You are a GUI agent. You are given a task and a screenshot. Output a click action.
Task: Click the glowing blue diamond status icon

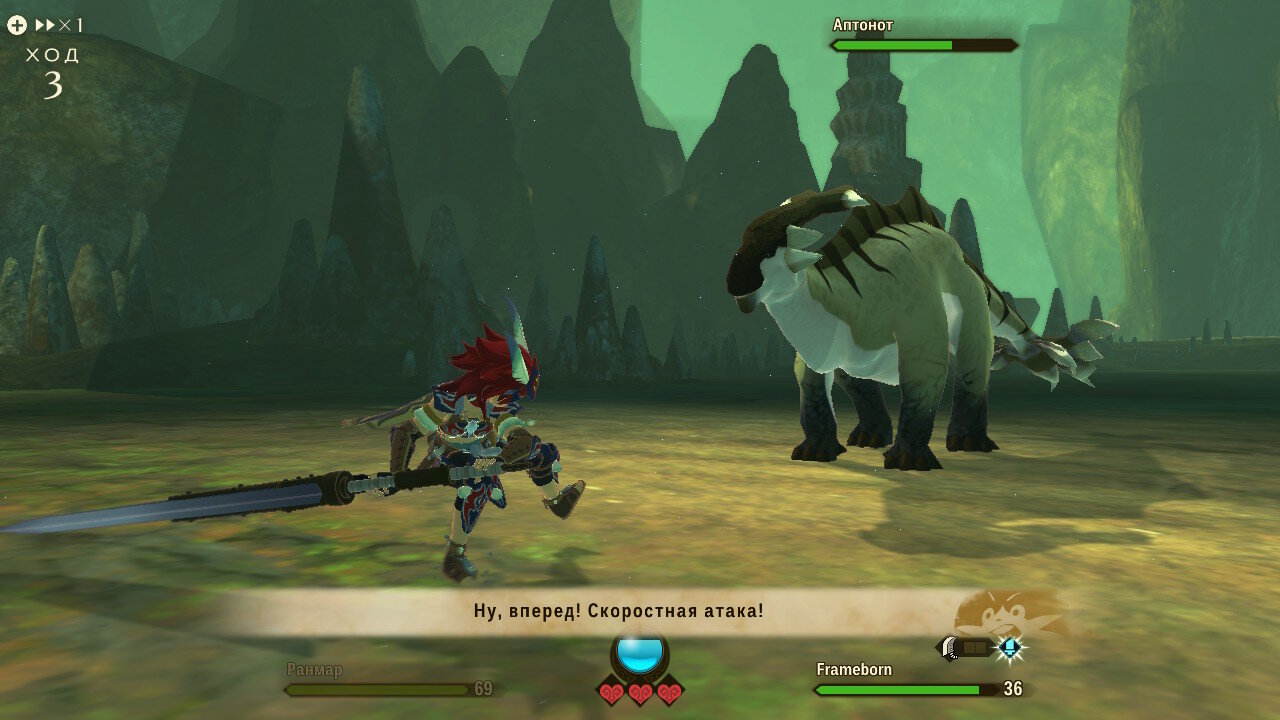(1010, 648)
